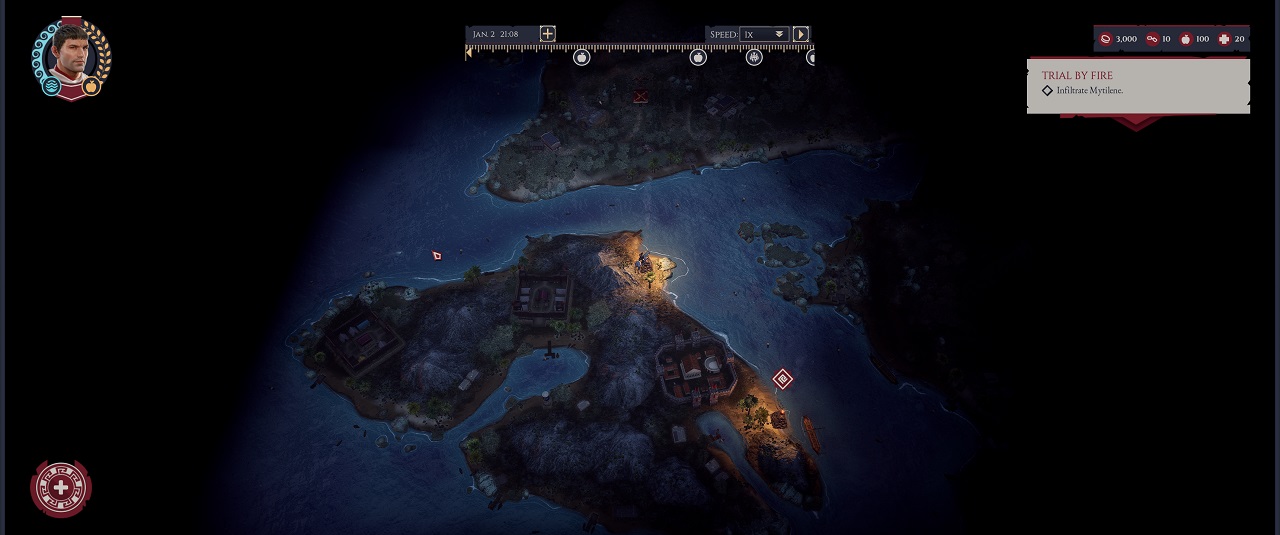Open the Speed dropdown

coord(765,35)
